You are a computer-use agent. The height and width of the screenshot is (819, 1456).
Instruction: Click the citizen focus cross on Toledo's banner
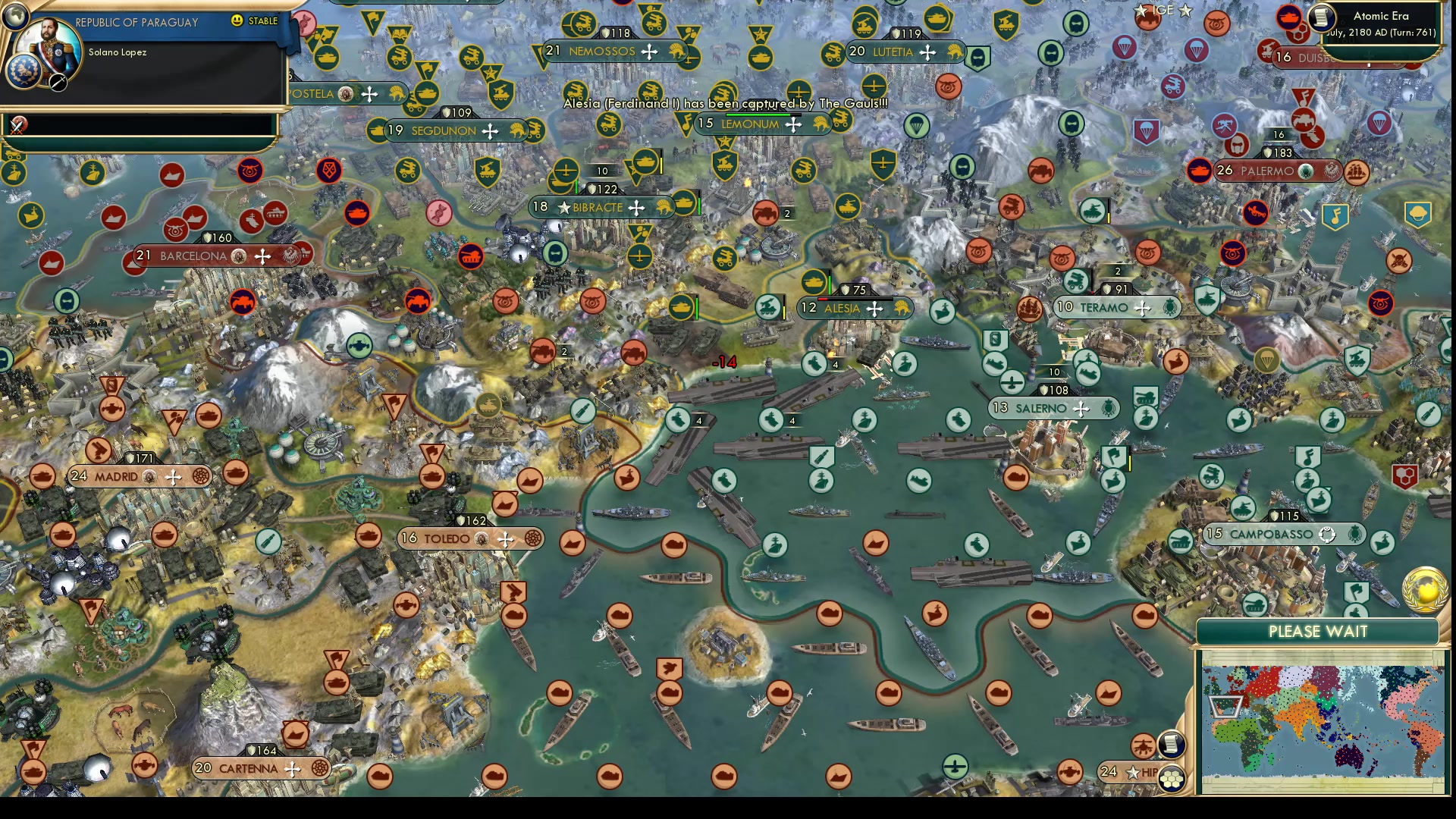[504, 538]
